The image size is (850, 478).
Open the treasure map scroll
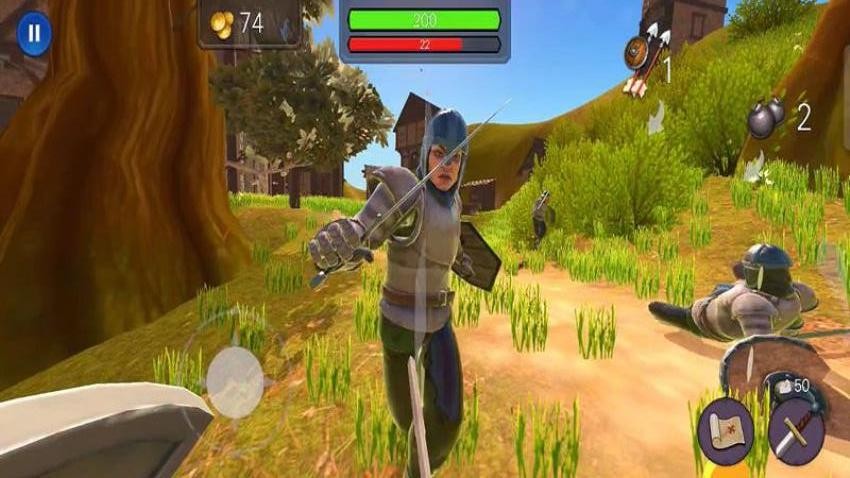point(725,431)
